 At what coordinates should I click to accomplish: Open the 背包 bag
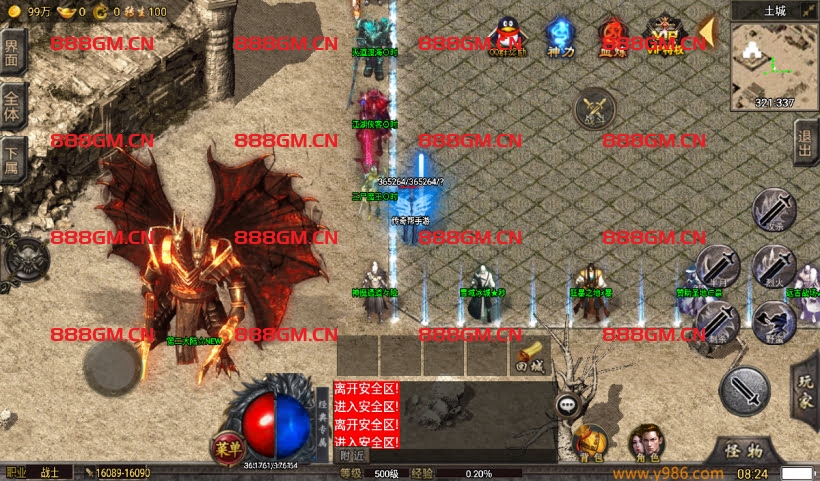591,441
